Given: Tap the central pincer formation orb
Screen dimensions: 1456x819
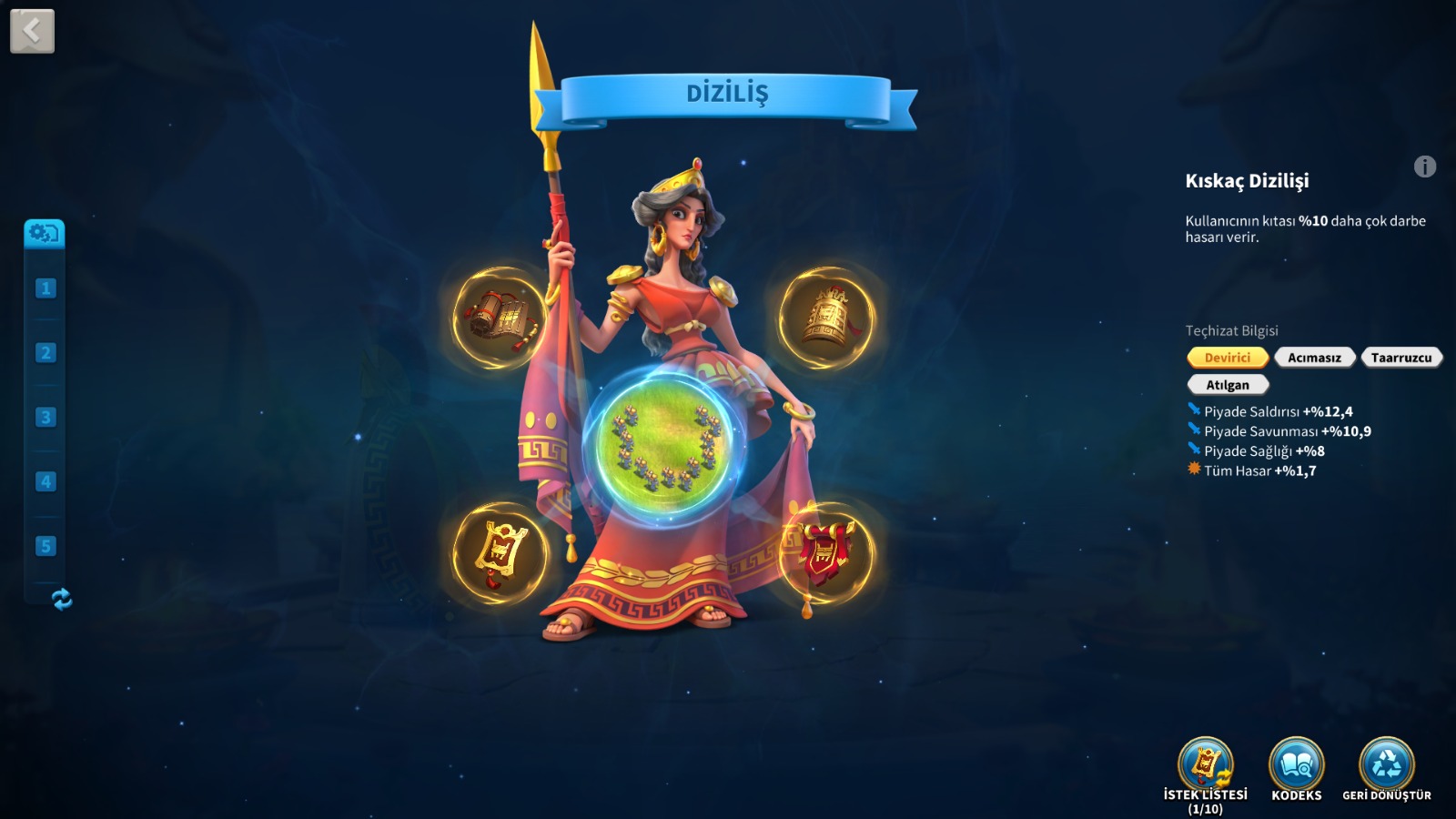Looking at the screenshot, I should pos(663,447).
